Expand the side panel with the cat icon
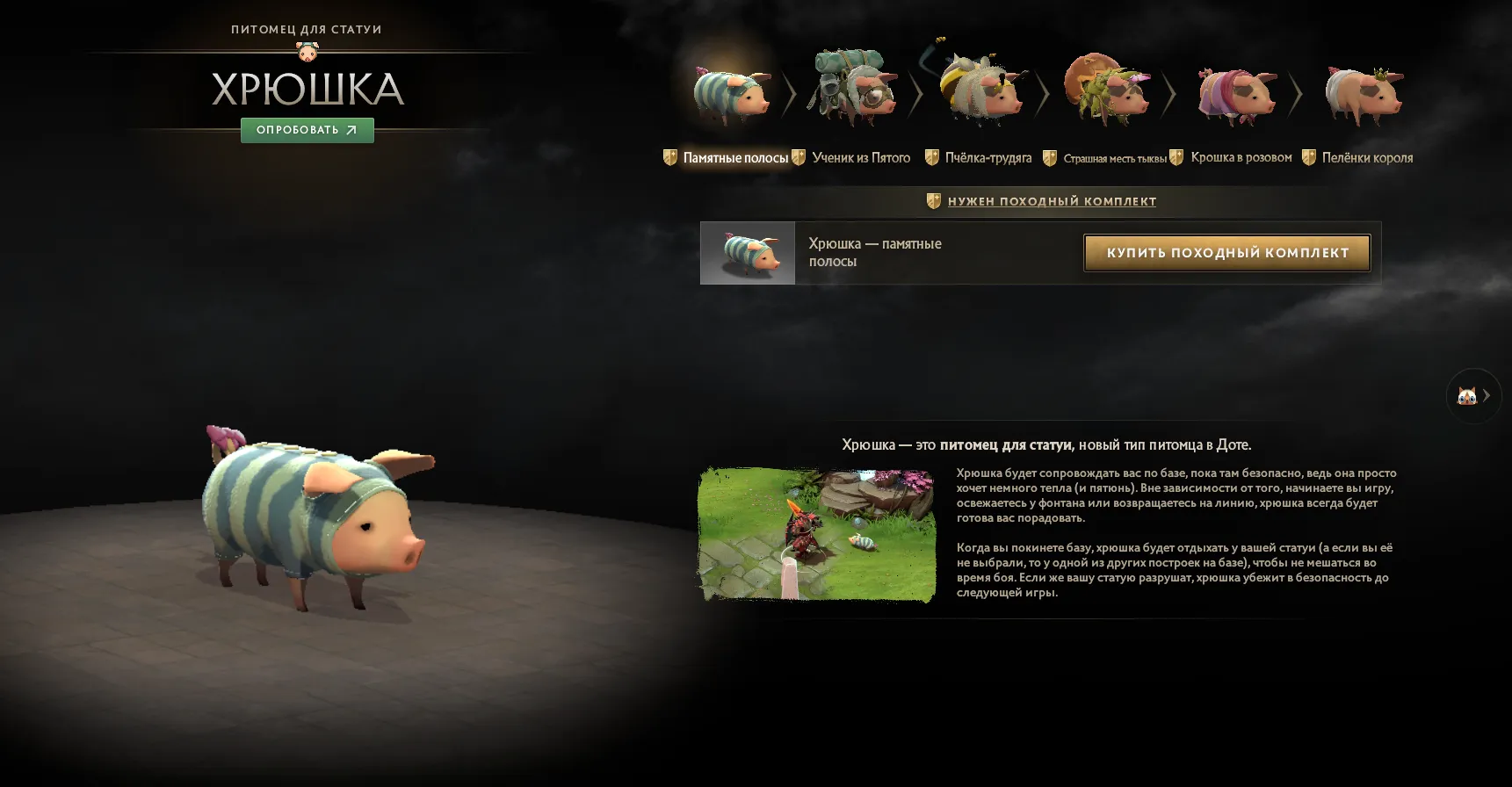This screenshot has height=787, width=1512. pos(1475,395)
